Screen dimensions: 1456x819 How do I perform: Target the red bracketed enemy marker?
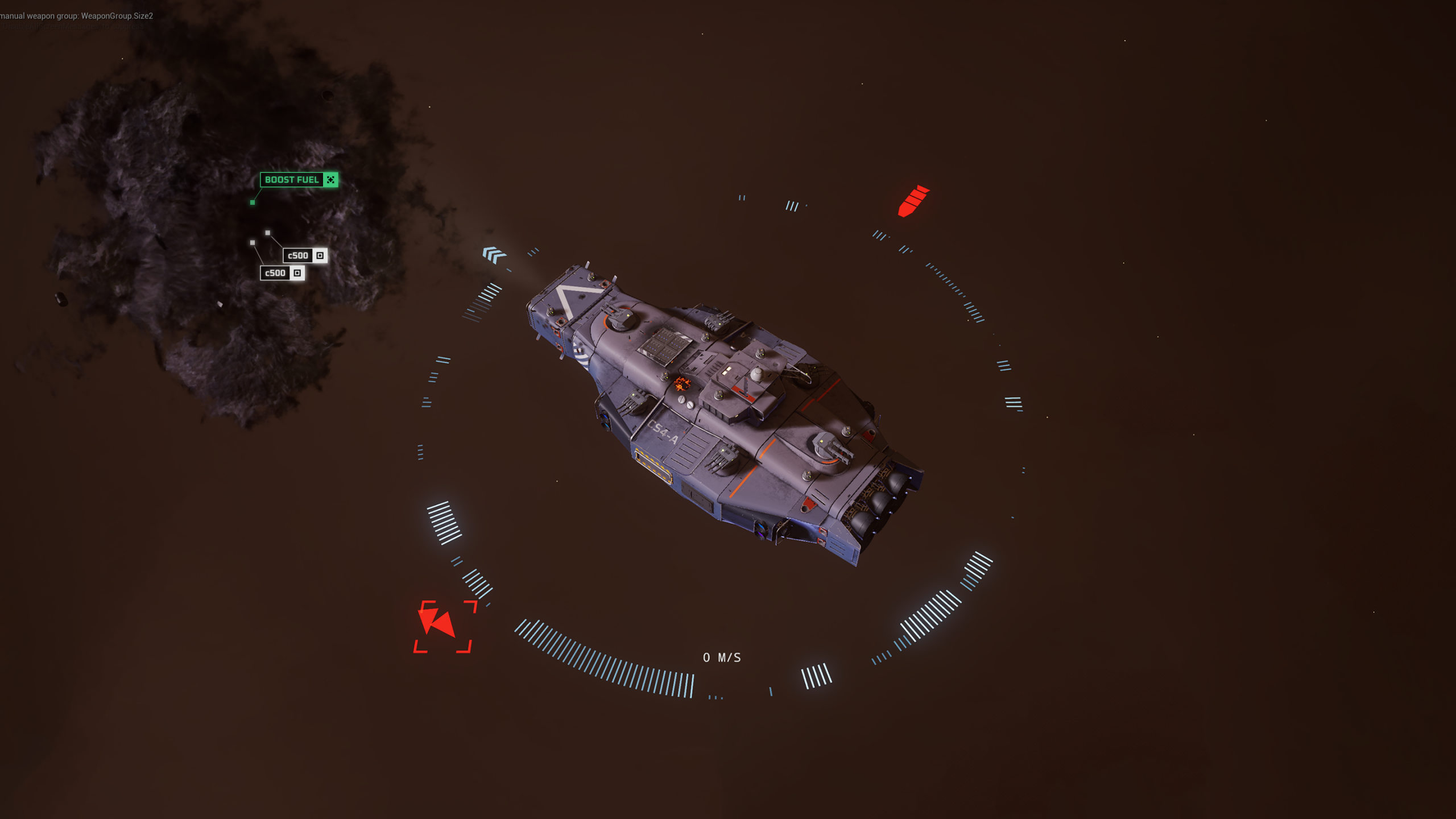(x=442, y=626)
